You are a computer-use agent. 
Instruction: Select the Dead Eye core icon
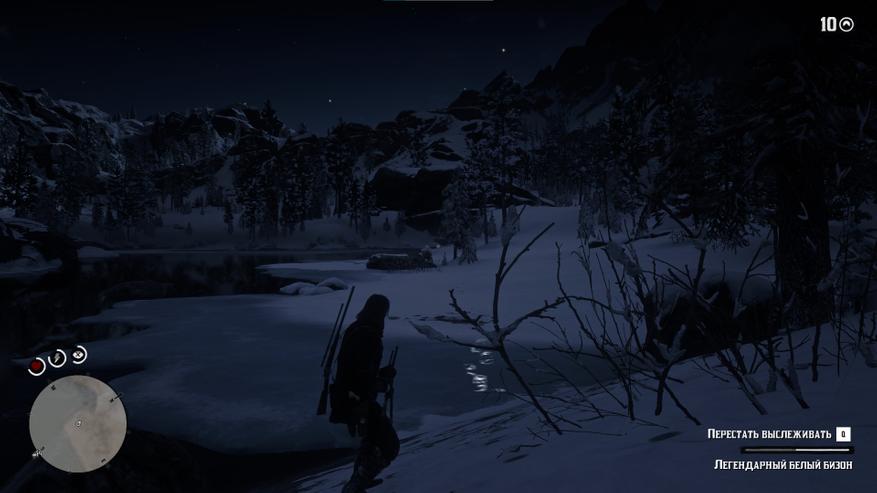pos(79,354)
